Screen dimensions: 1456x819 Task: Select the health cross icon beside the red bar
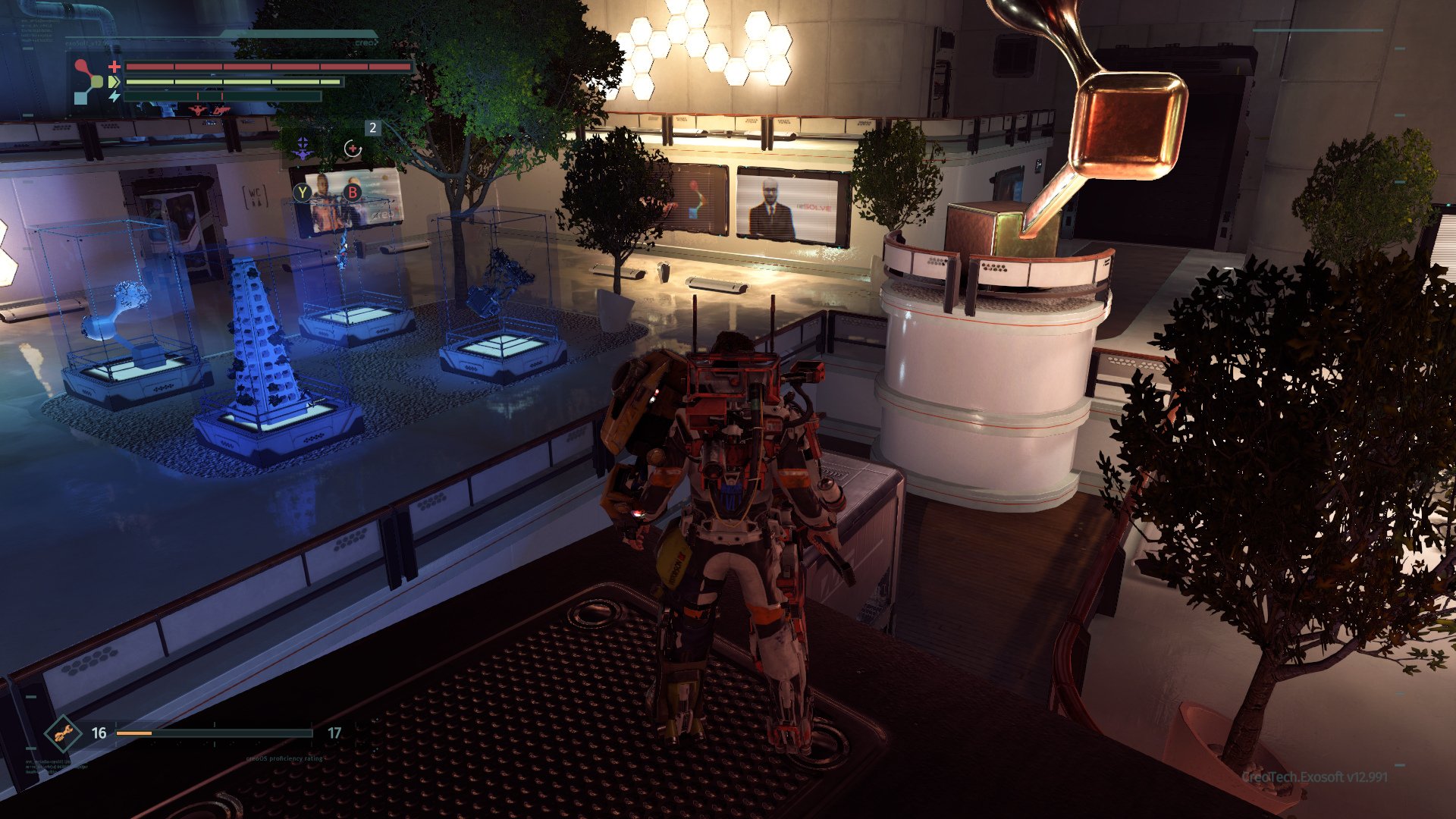coord(114,67)
